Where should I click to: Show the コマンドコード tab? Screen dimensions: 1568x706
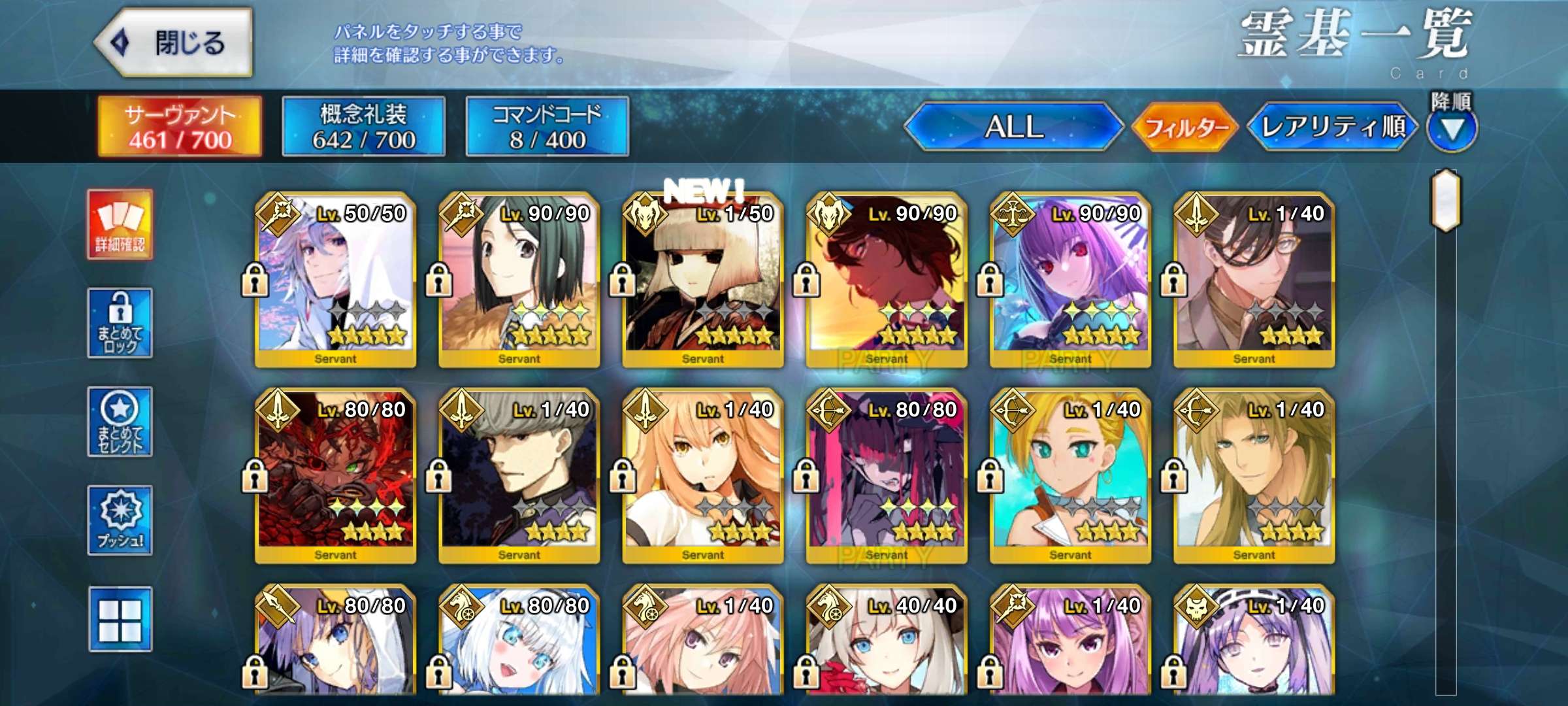point(547,126)
